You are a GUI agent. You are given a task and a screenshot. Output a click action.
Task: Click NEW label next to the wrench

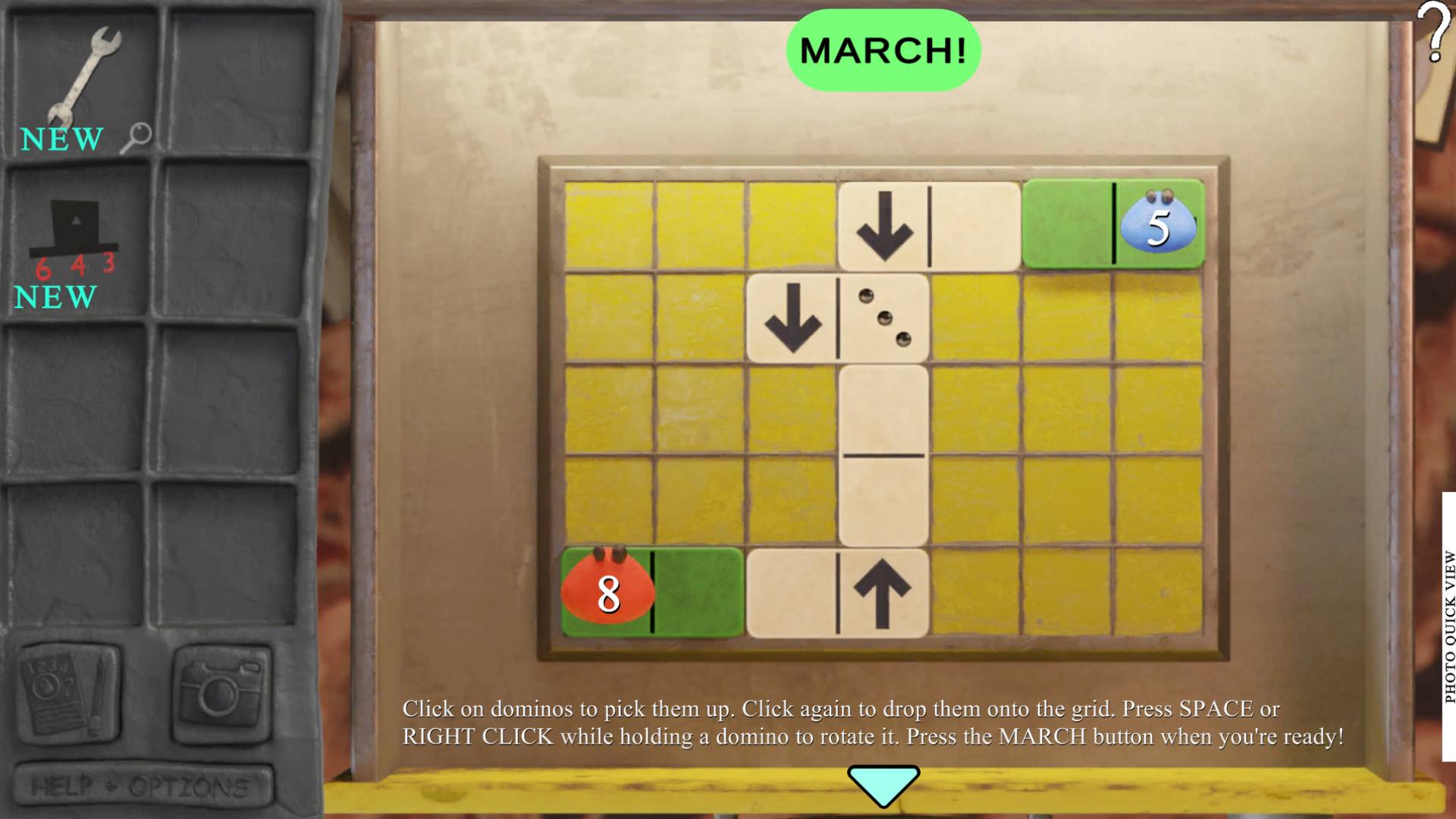pos(61,139)
